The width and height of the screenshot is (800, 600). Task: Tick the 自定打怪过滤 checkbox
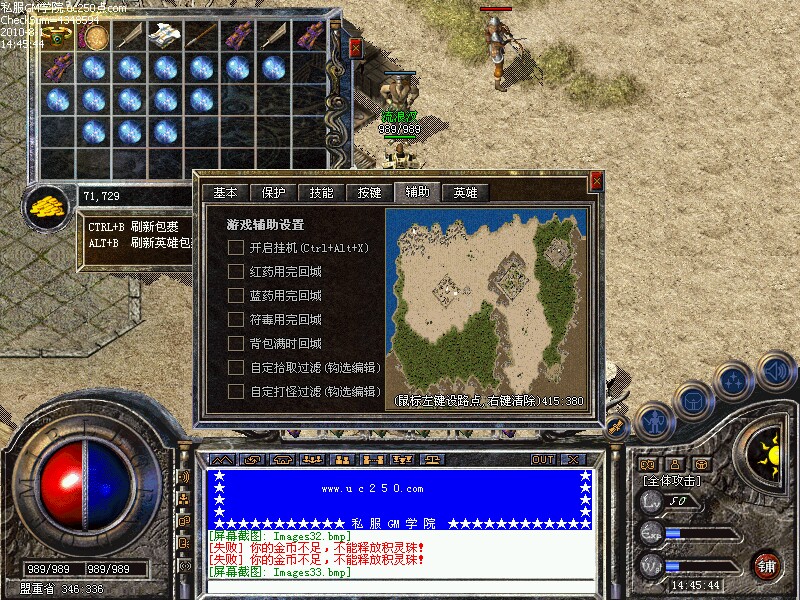point(236,391)
